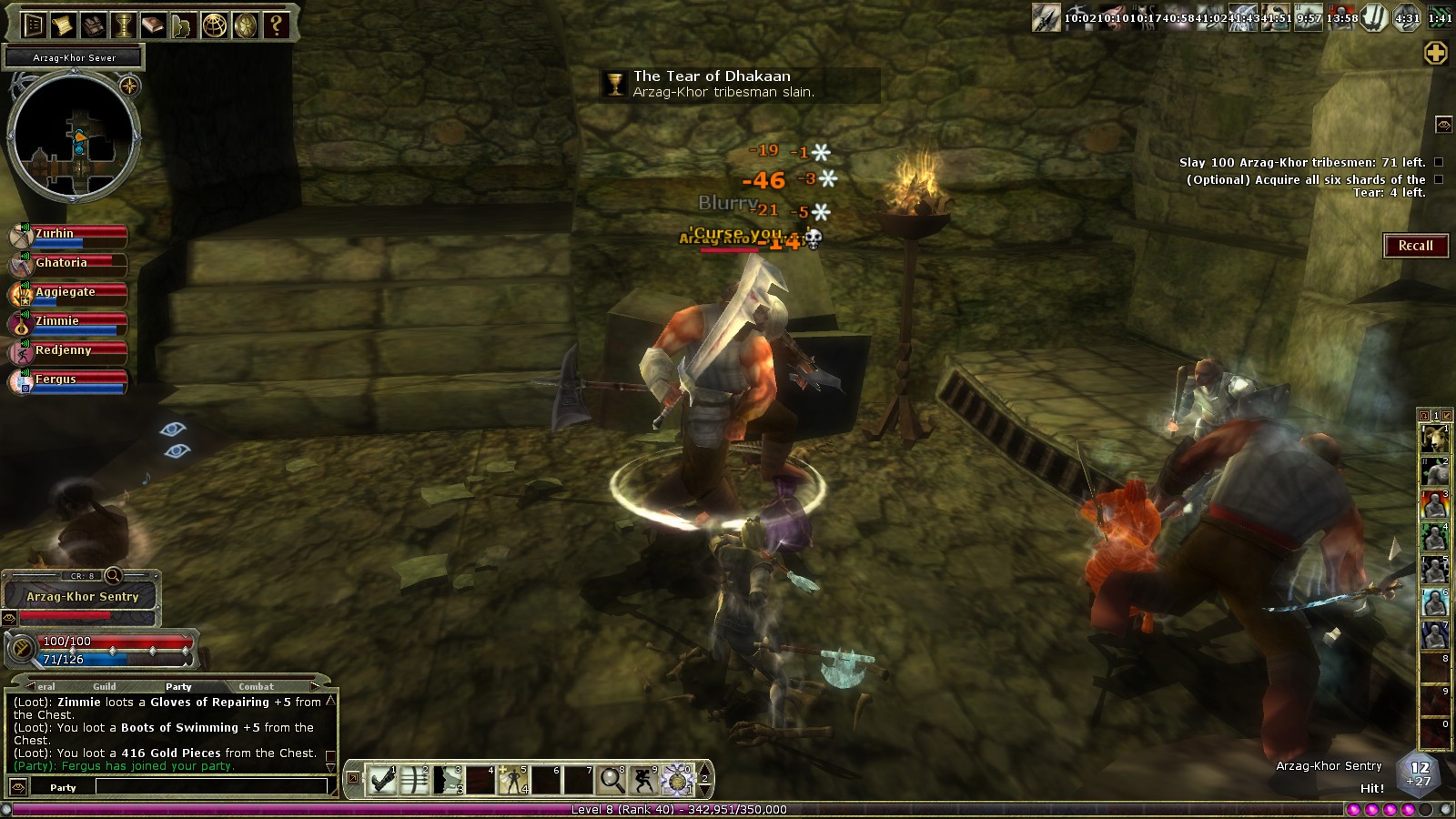Open the backpack inventory icon
This screenshot has height=819, width=1456.
(x=92, y=25)
